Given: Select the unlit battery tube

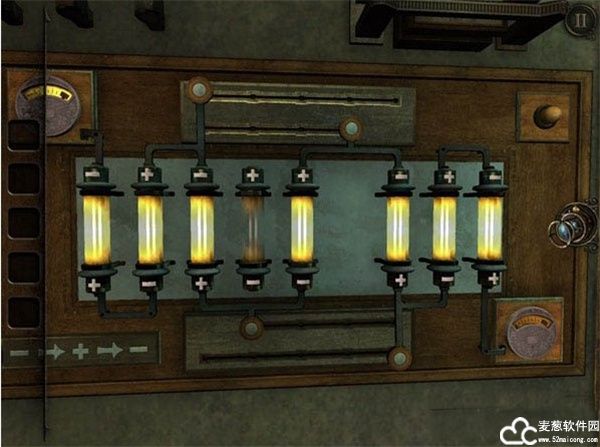Looking at the screenshot, I should 253,228.
